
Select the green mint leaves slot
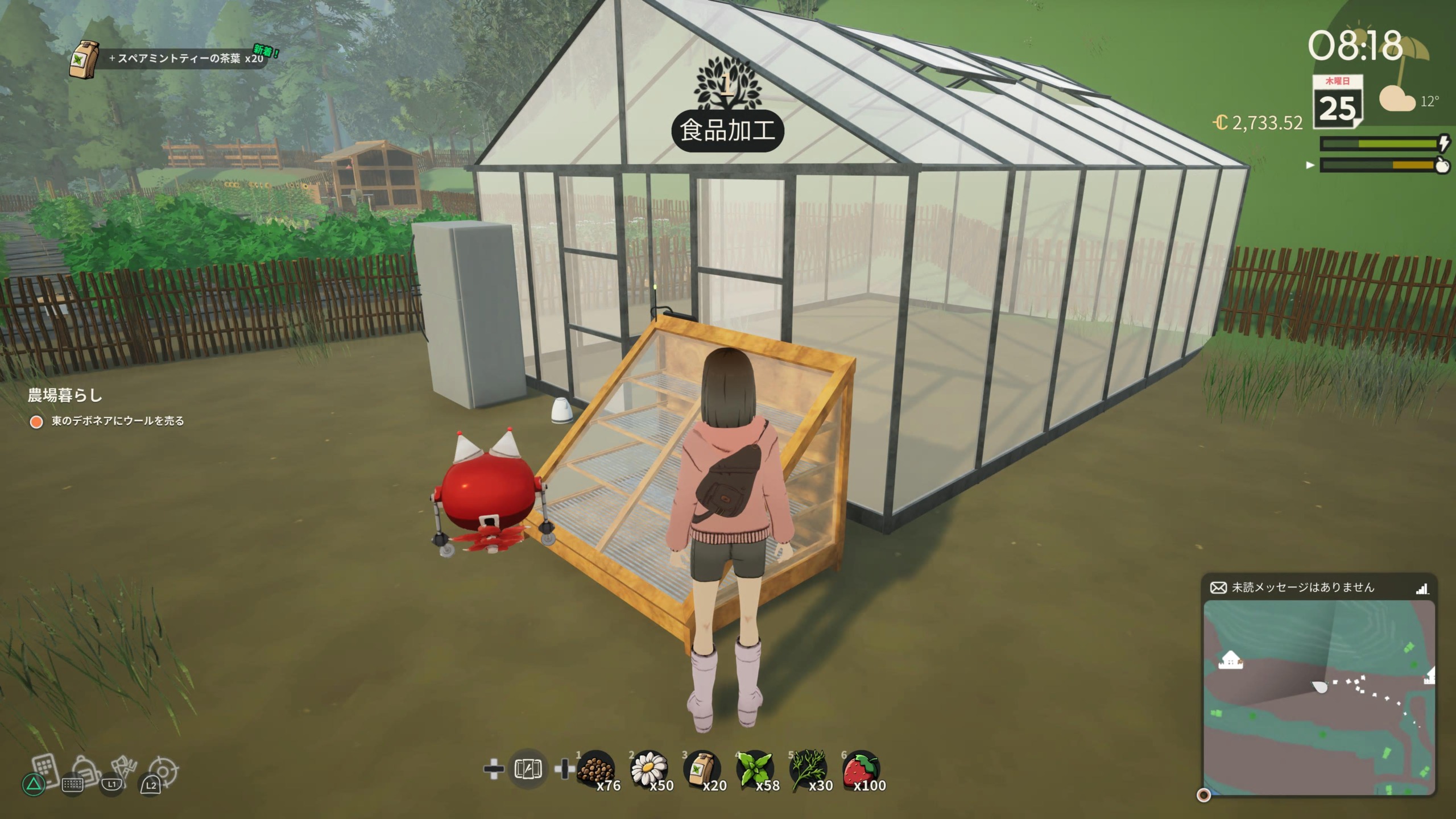point(755,770)
